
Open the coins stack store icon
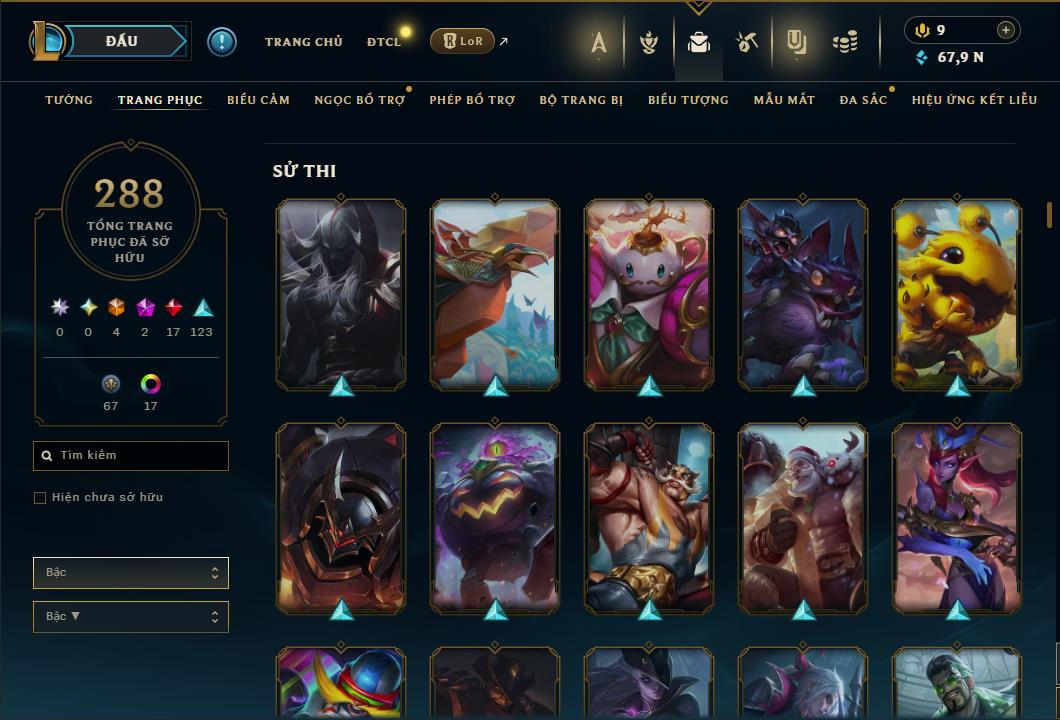(845, 42)
